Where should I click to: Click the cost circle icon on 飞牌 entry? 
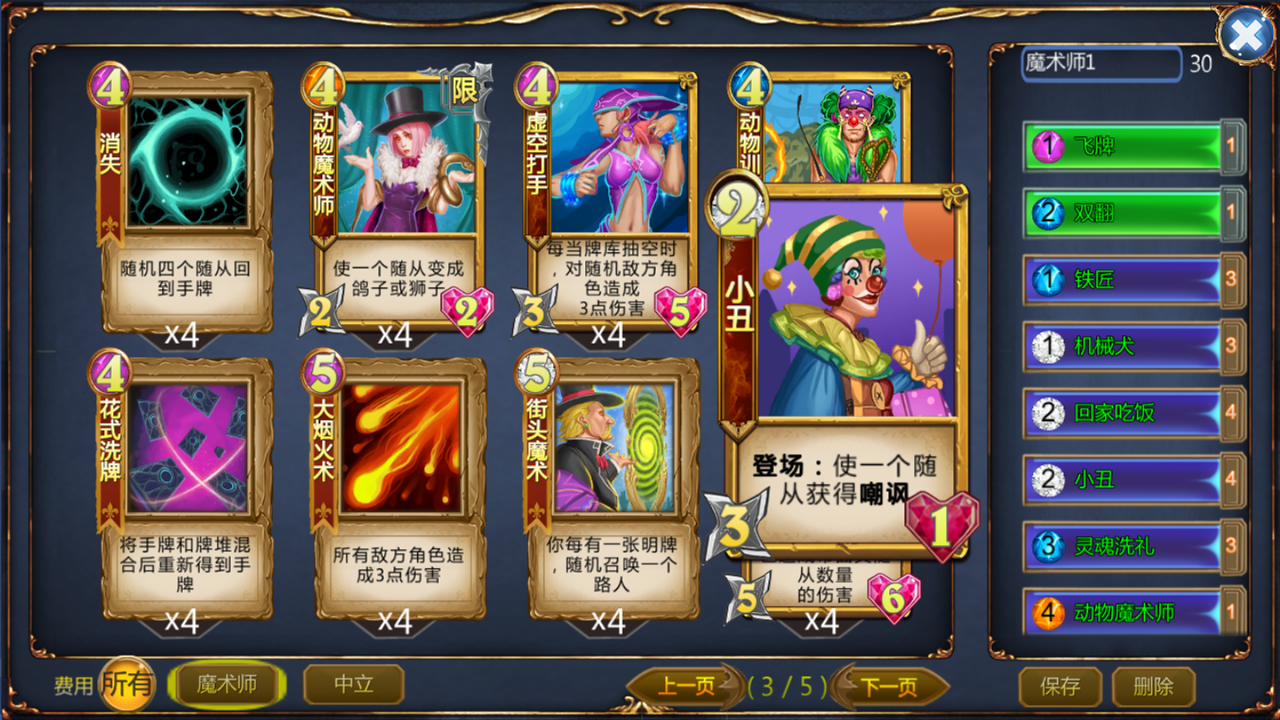1047,147
